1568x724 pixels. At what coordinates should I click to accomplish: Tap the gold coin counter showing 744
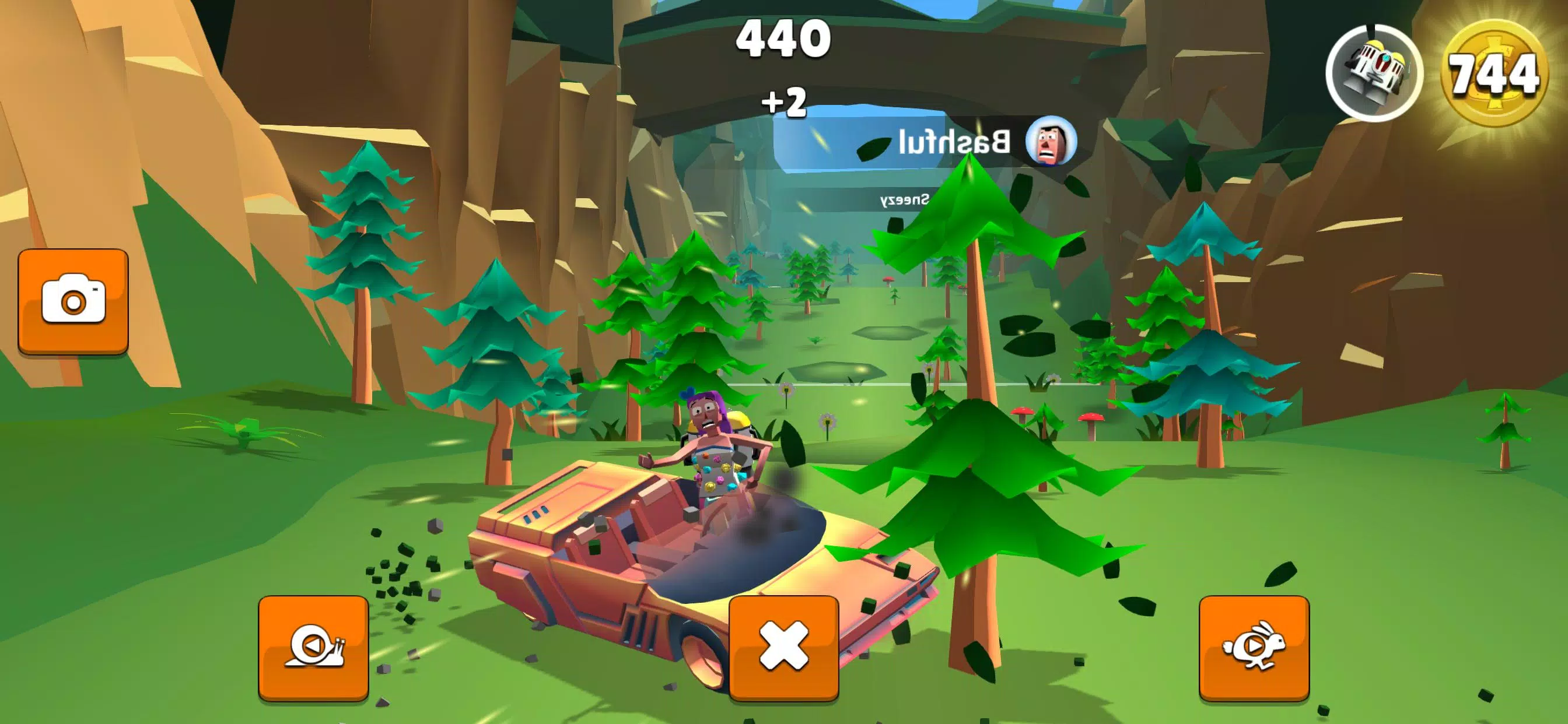tap(1494, 74)
